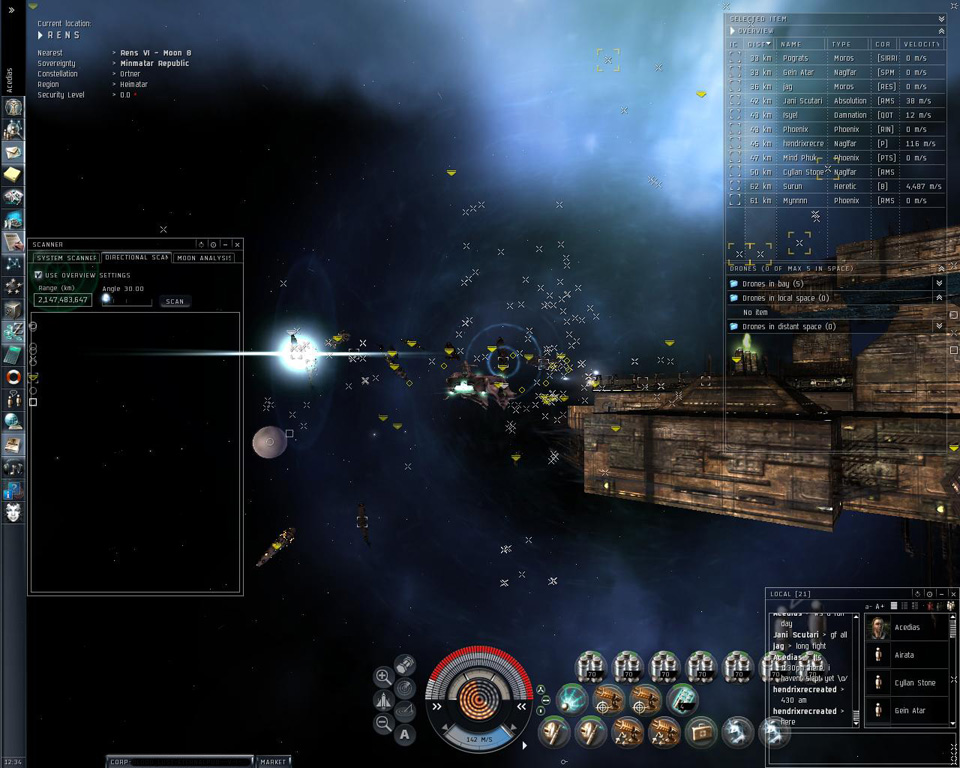Toggle the Use Overview Settings checkbox

39,275
